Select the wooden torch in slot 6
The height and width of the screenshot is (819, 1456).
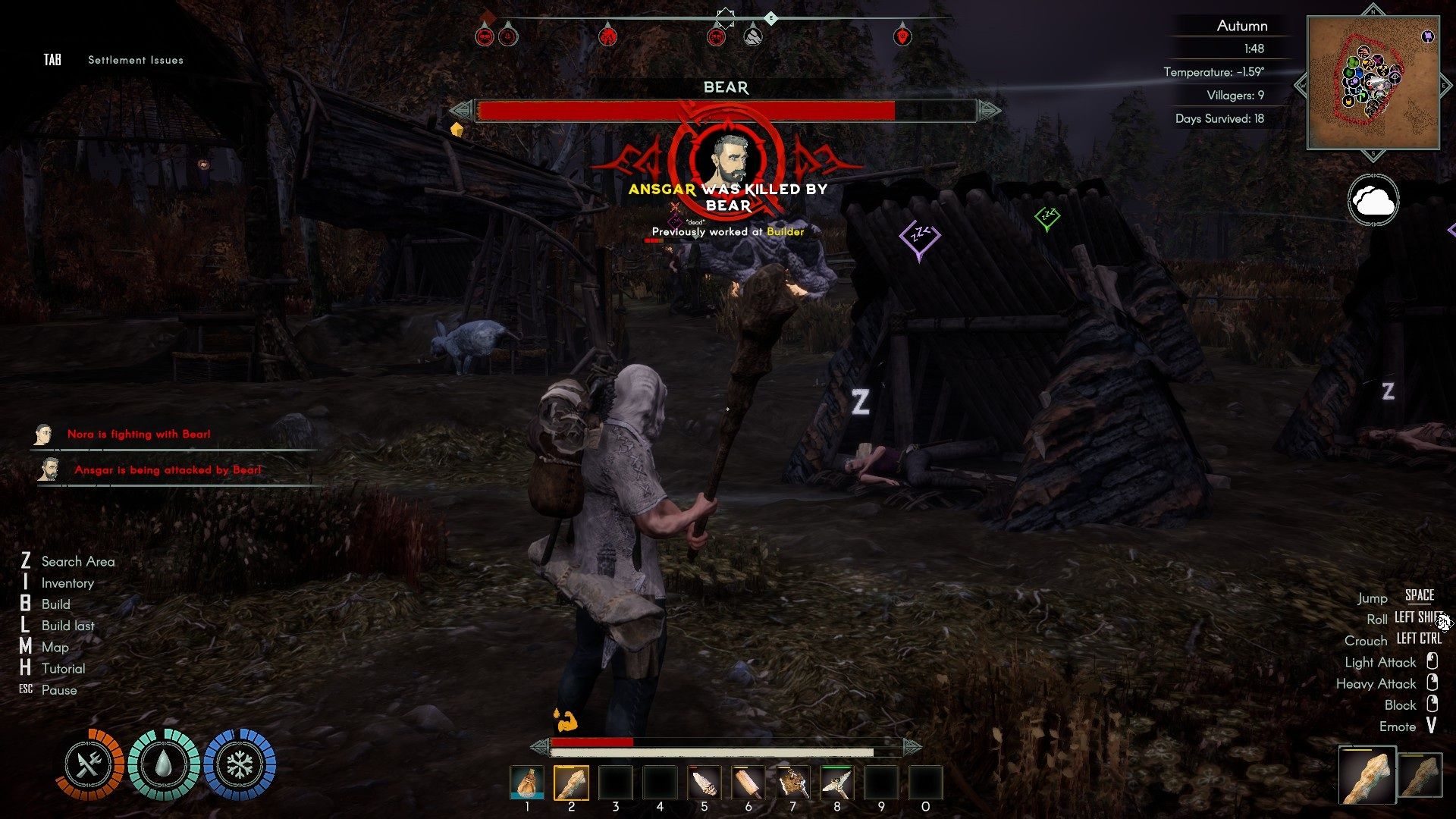pos(748,783)
